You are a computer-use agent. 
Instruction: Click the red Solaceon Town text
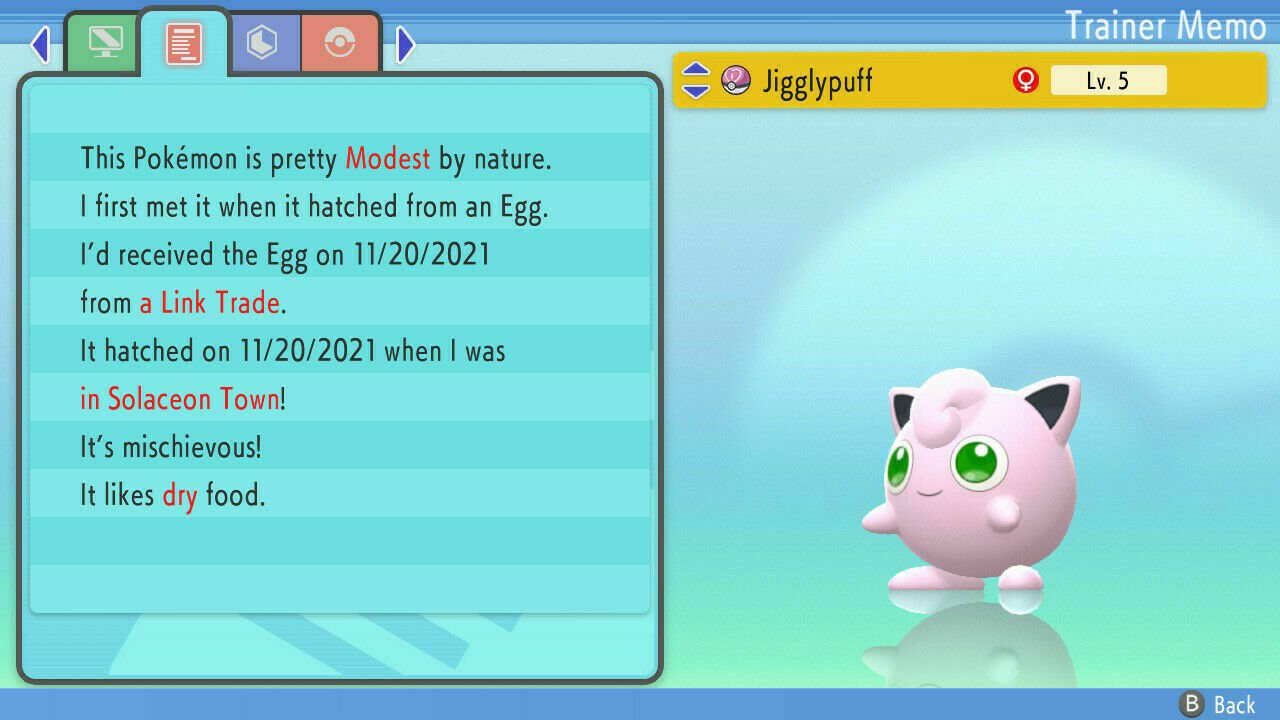[182, 398]
